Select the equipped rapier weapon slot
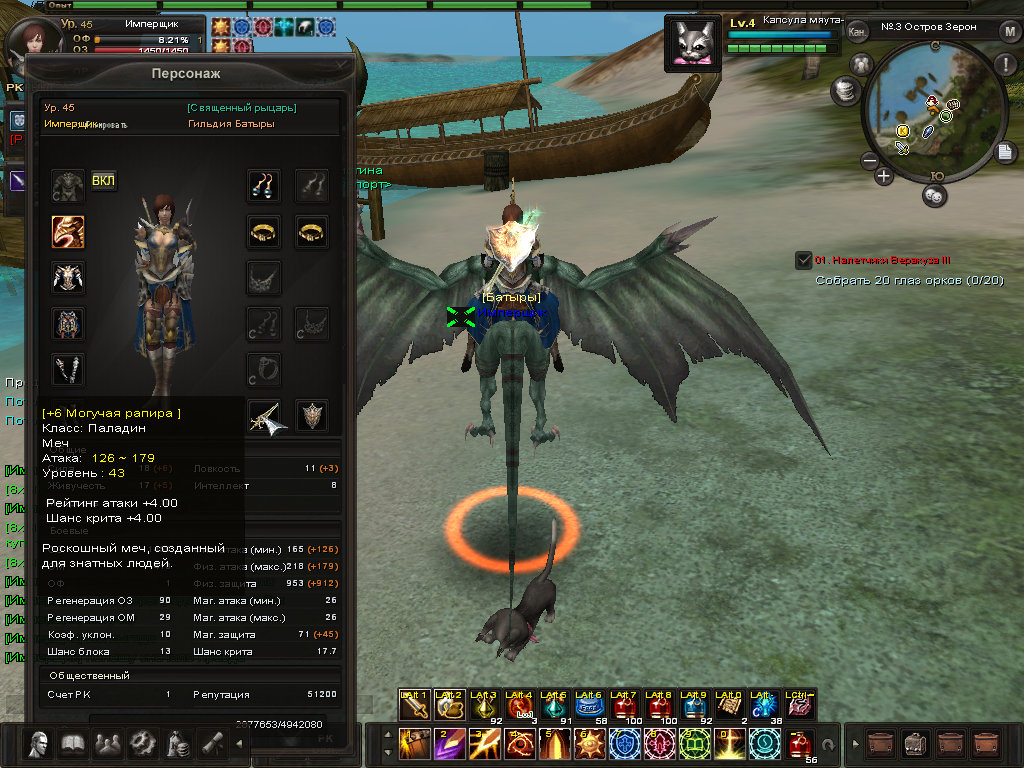The image size is (1024, 768). (x=265, y=416)
